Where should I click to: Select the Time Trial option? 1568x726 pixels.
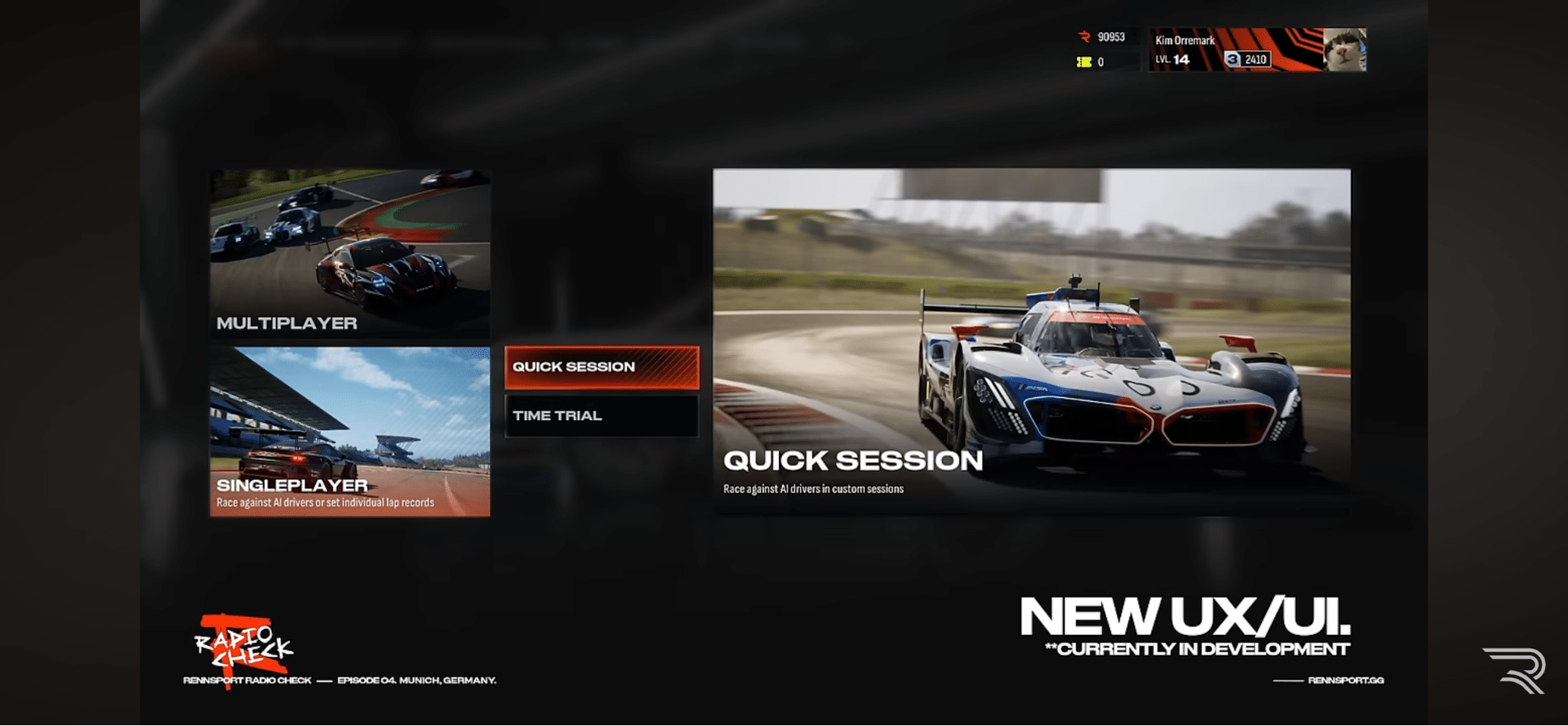tap(602, 416)
